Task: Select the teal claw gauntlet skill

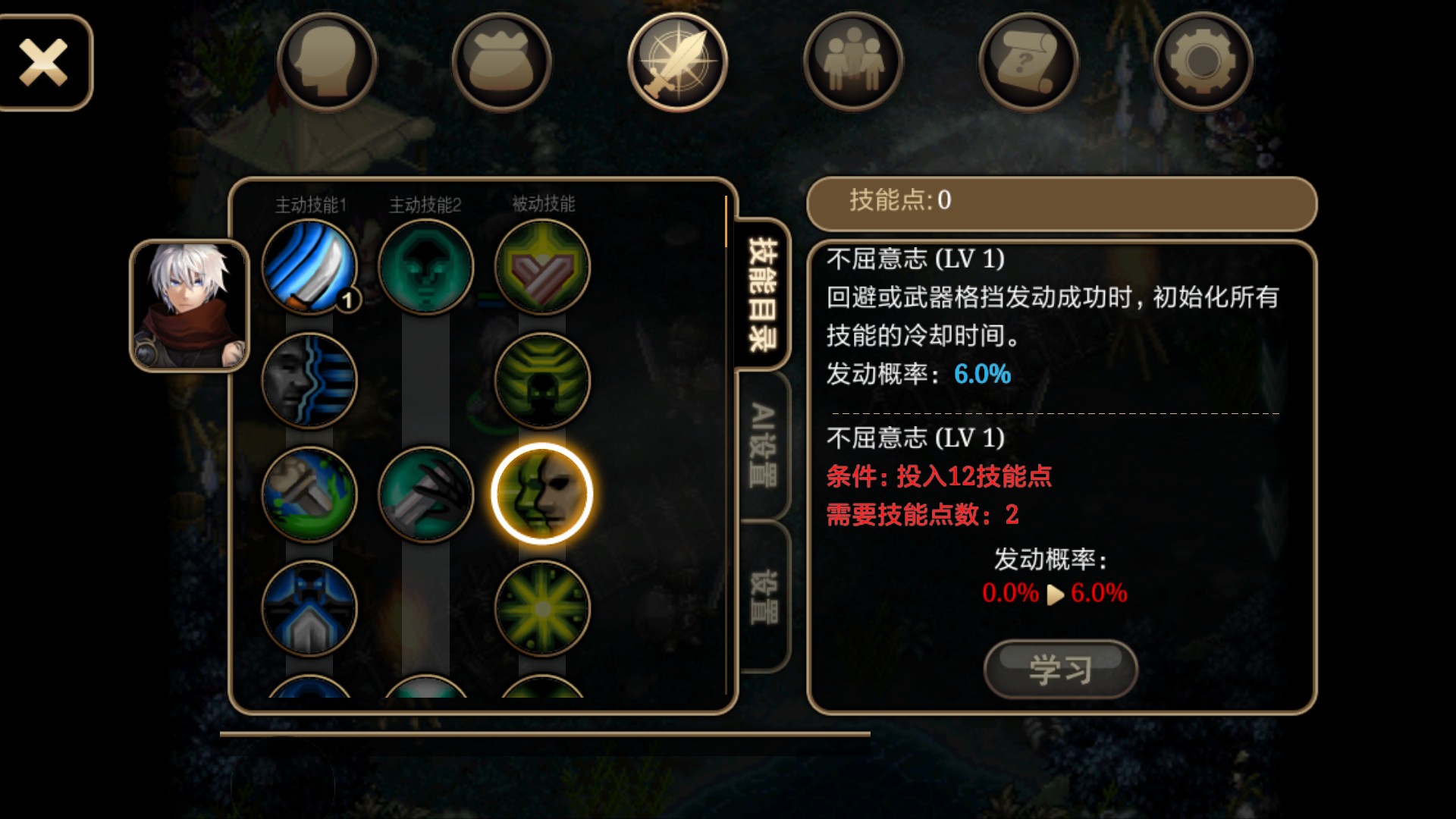Action: click(x=425, y=494)
